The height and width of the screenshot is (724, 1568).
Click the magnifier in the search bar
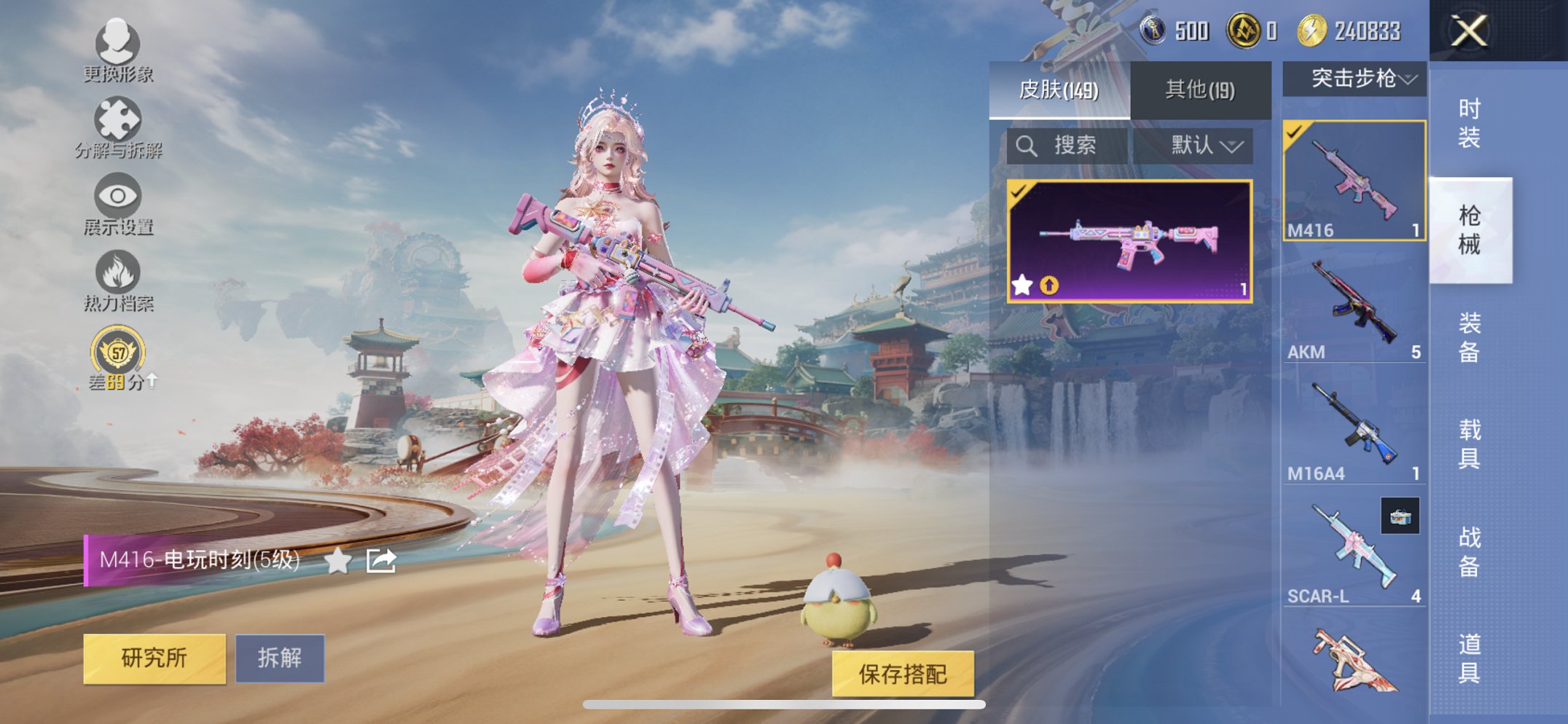click(1027, 144)
